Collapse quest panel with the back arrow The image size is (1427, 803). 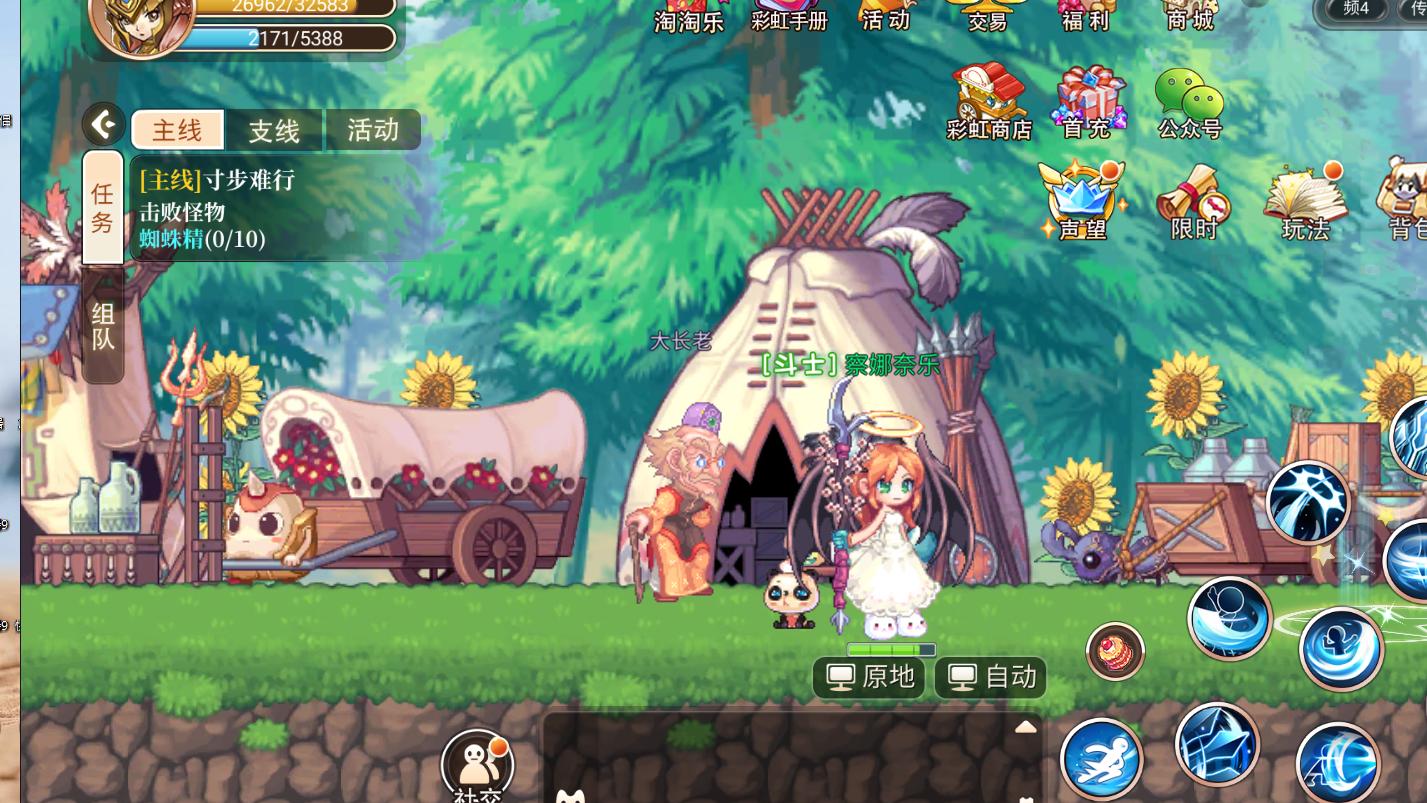tap(103, 125)
